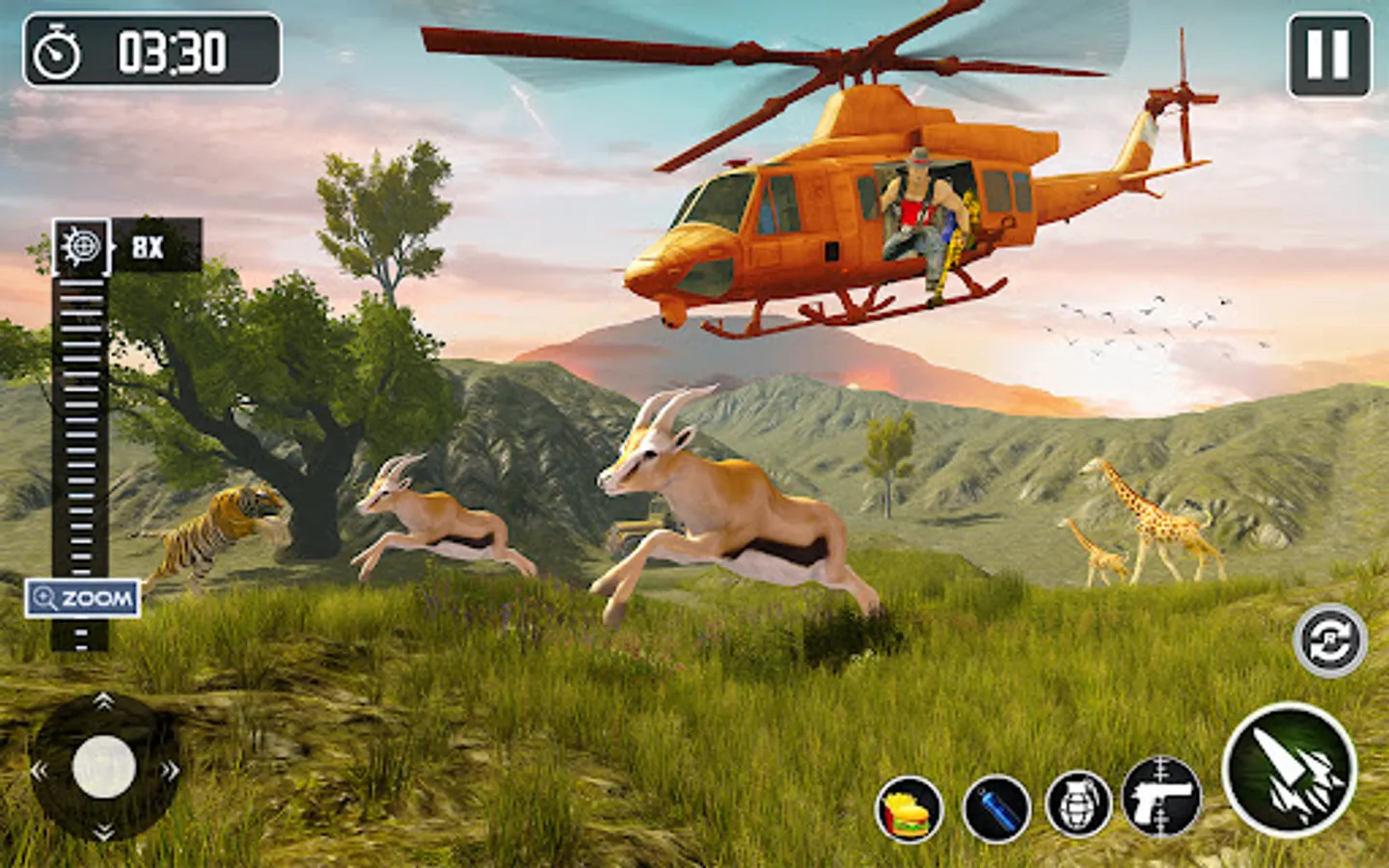
Task: Throw a grenade using the grenade icon
Action: pos(1079,805)
